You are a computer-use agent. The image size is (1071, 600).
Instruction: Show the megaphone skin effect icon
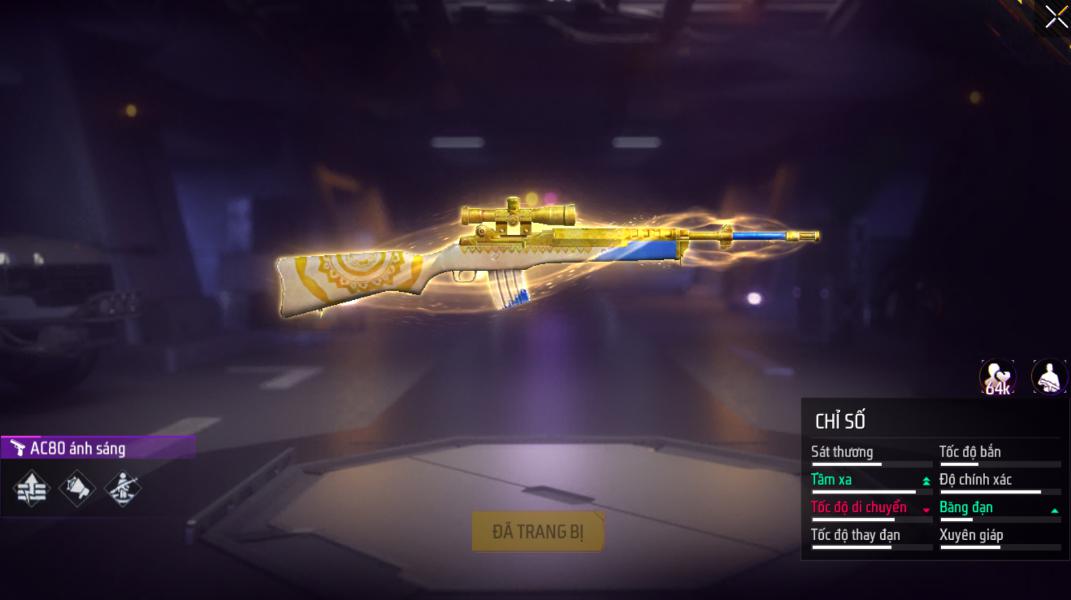[x=77, y=488]
